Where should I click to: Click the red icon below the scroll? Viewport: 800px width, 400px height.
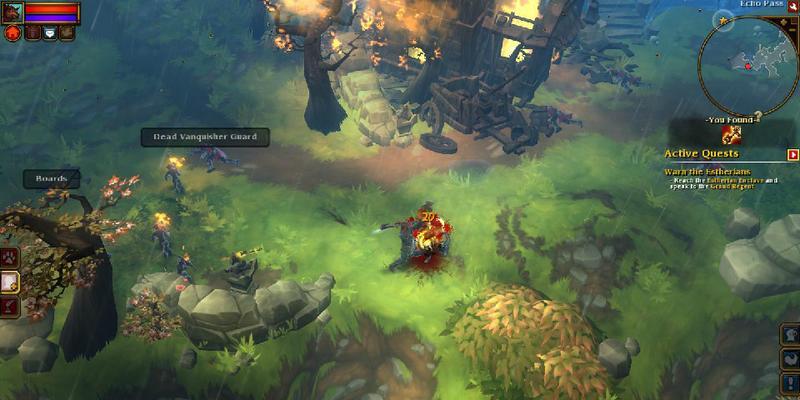tap(8, 306)
